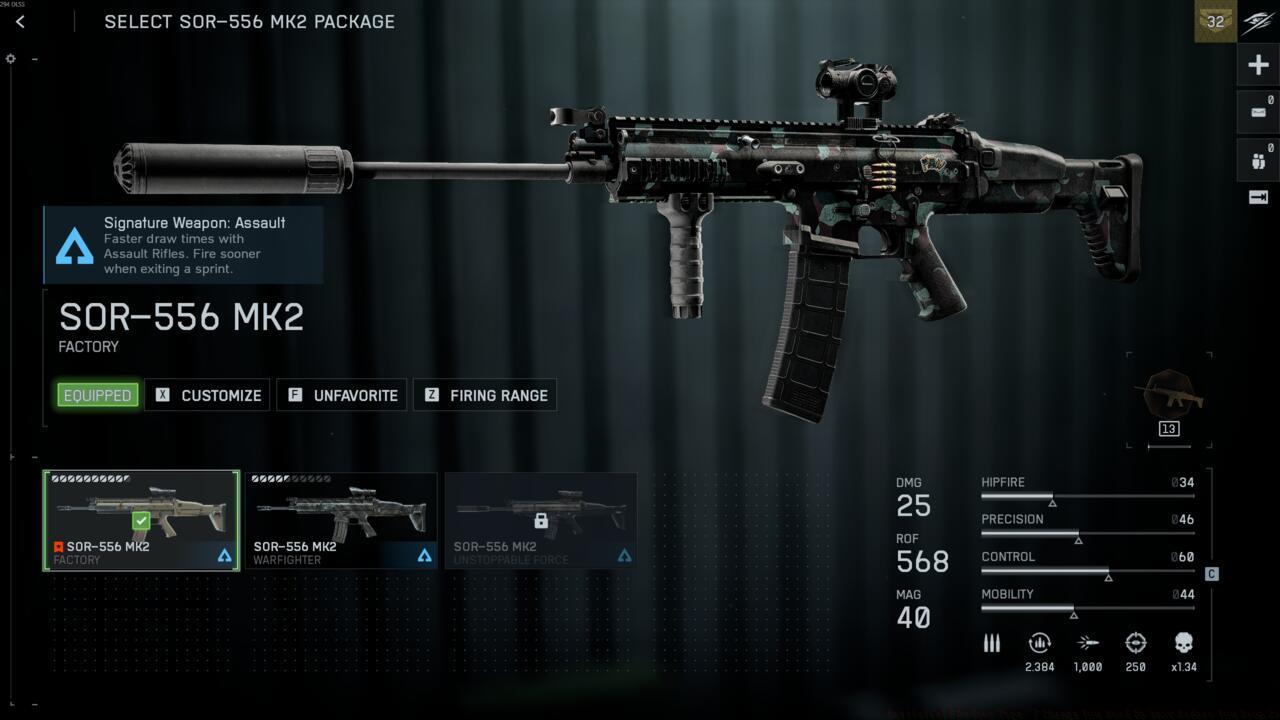The height and width of the screenshot is (720, 1280).
Task: Open the rank 32 emblem badge
Action: (x=1213, y=21)
